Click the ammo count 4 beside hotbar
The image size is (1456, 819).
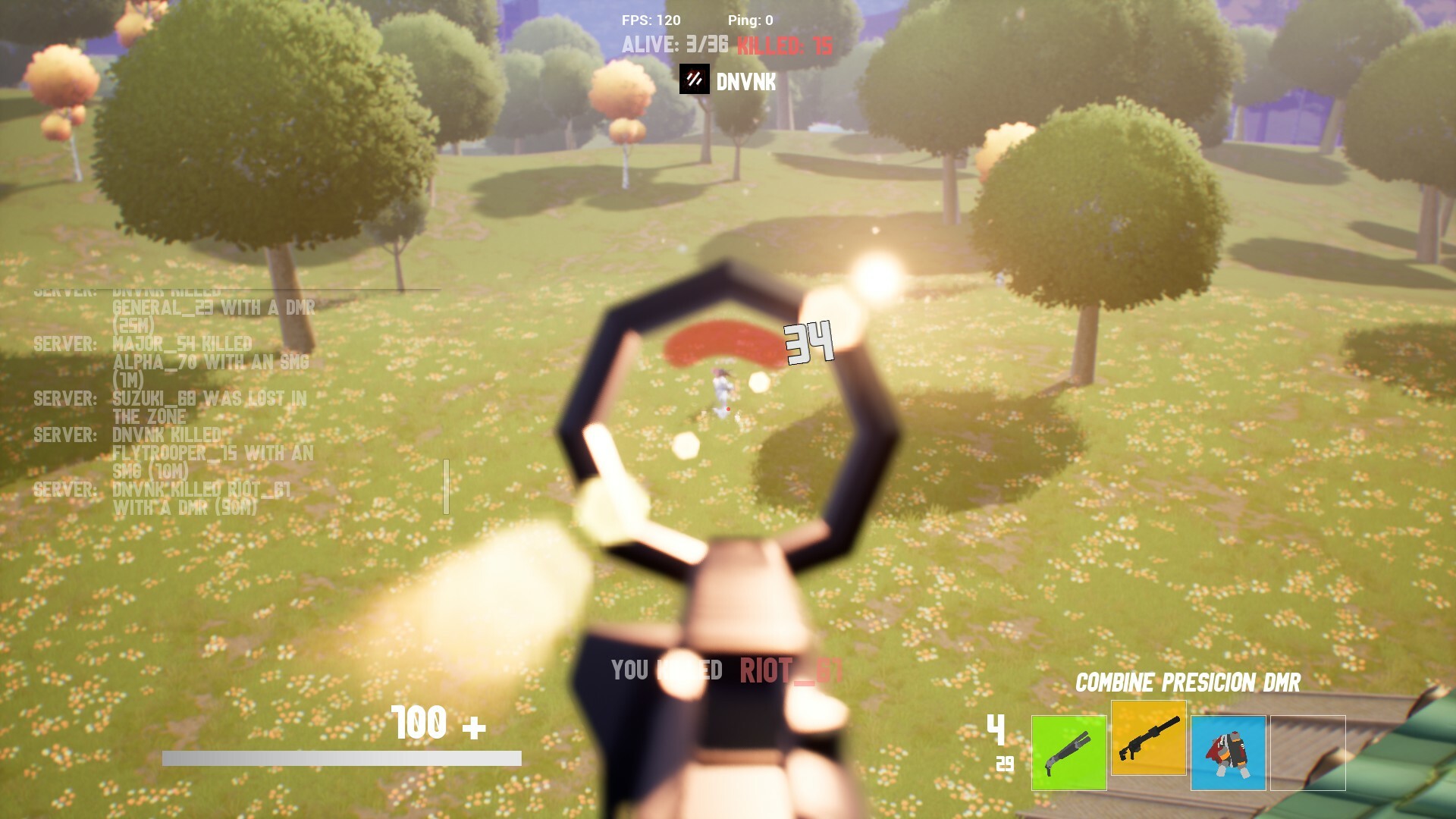pos(996,730)
